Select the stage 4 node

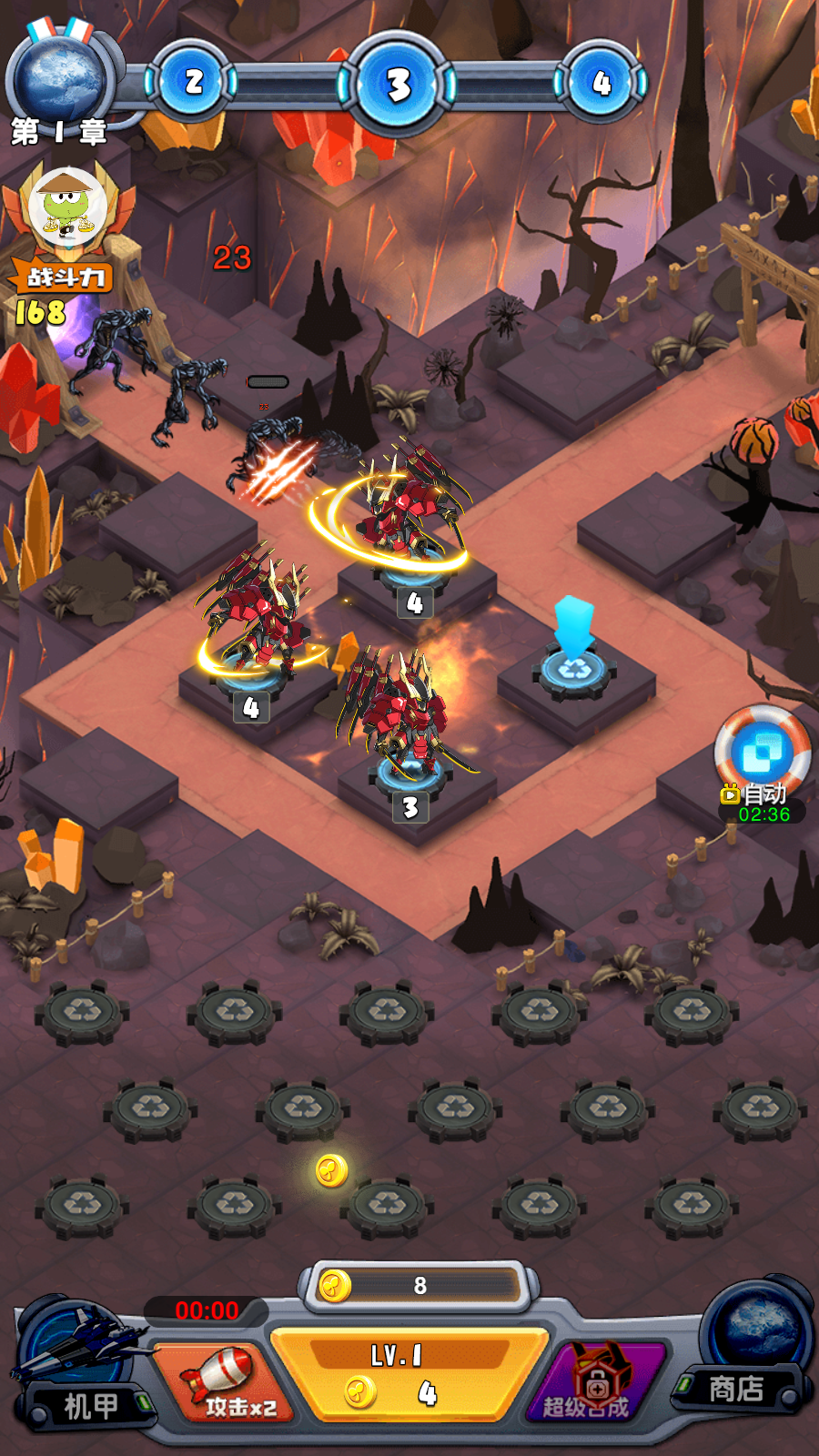coord(601,84)
